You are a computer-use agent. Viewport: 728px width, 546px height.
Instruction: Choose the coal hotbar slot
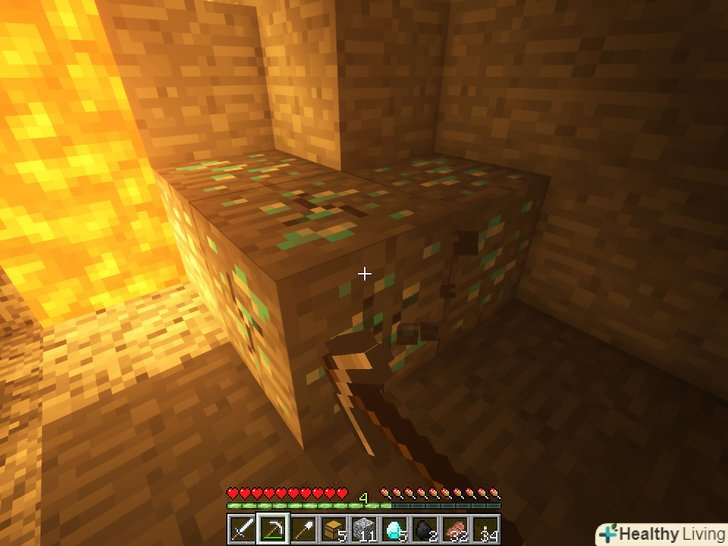422,527
